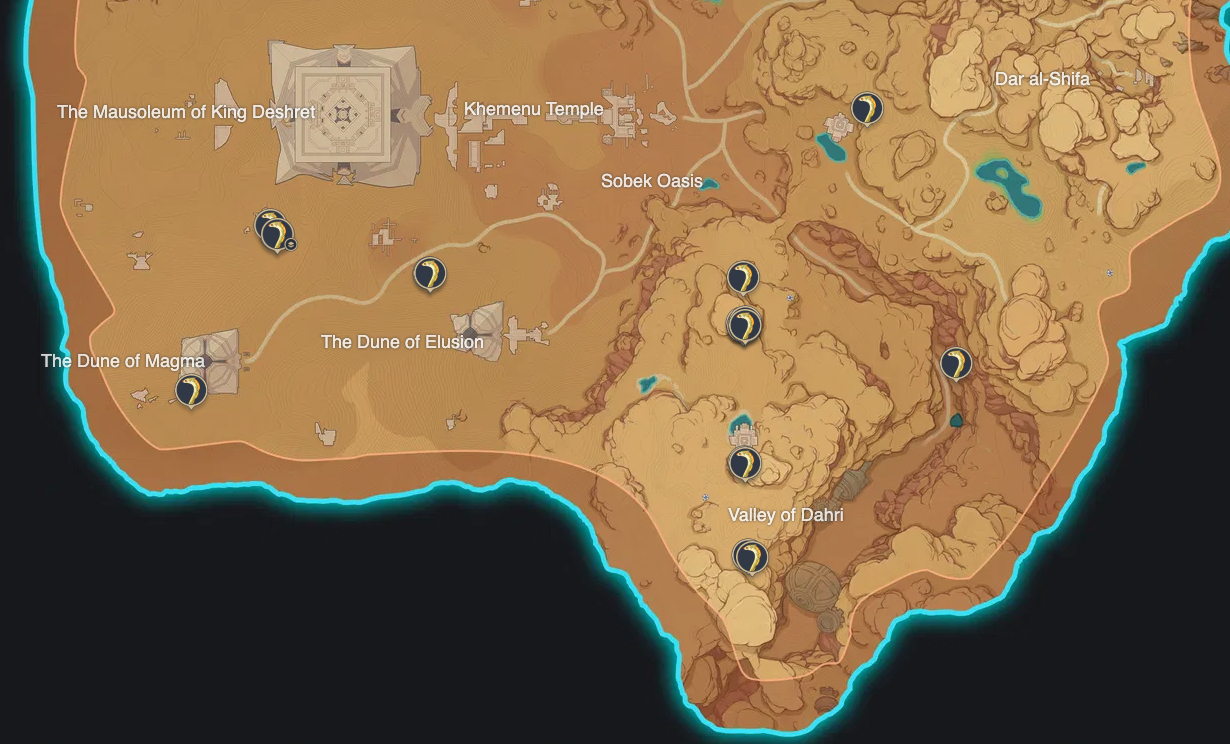The width and height of the screenshot is (1230, 744).
Task: Open the marker on the road above Dune of Elusion
Action: (x=430, y=273)
